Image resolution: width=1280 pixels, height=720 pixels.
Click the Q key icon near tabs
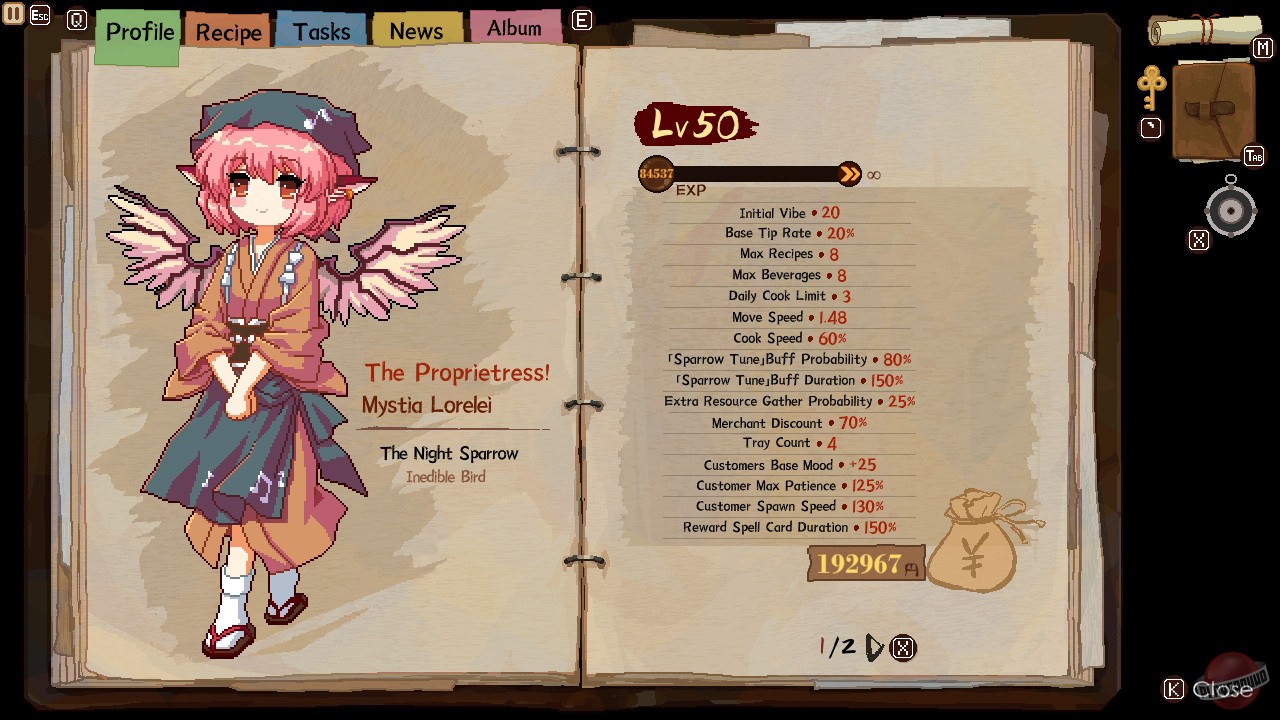coord(77,20)
